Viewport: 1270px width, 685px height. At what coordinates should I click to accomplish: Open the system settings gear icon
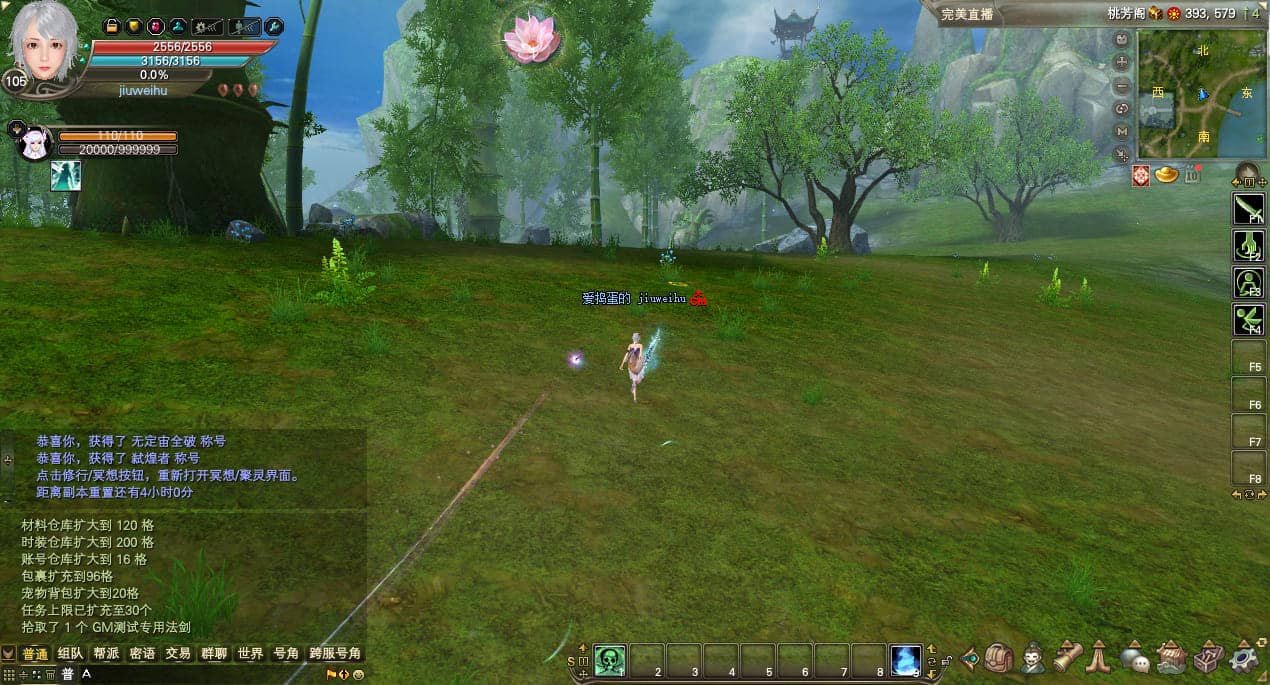pos(1245,657)
